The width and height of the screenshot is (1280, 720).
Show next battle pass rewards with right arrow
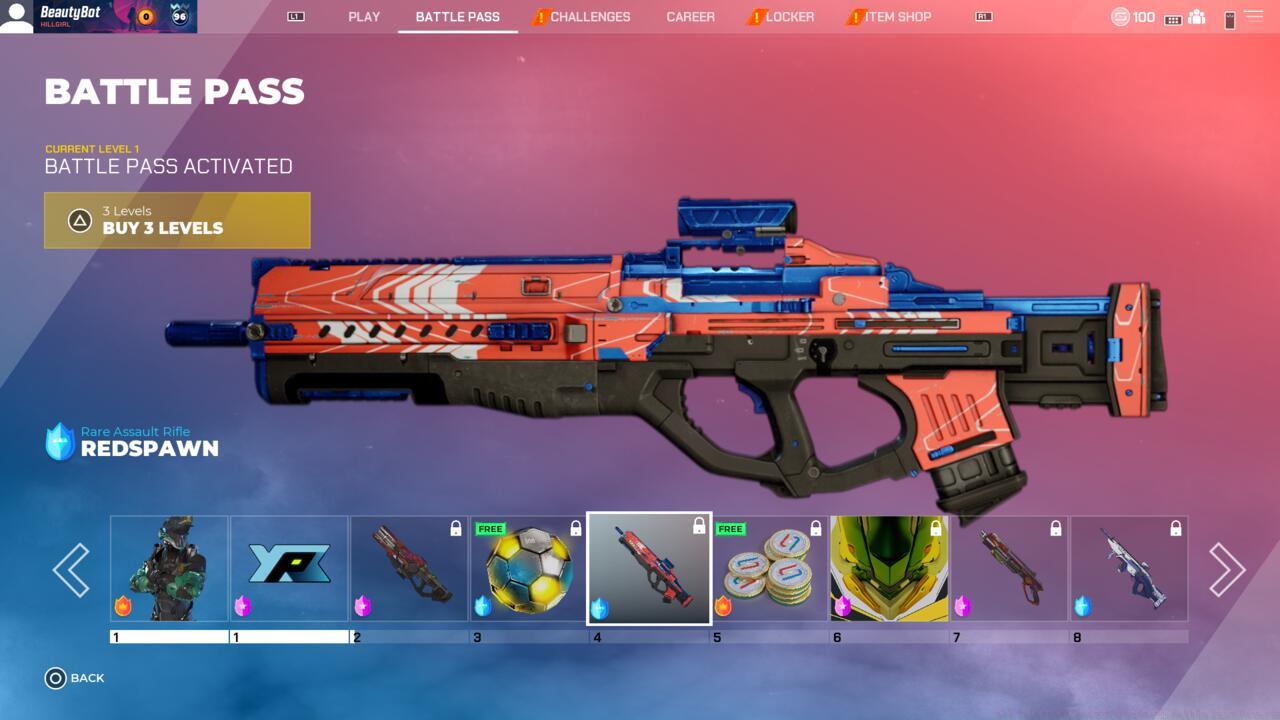coord(1226,570)
